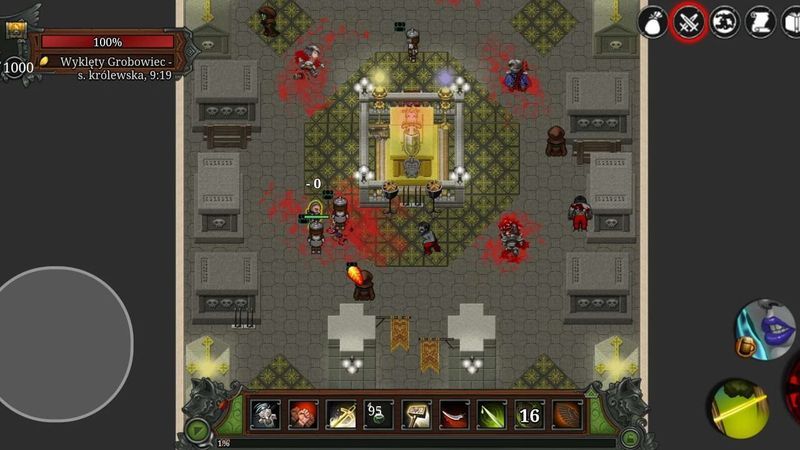The width and height of the screenshot is (800, 450).
Task: Open the quest scroll icon
Action: pos(760,21)
